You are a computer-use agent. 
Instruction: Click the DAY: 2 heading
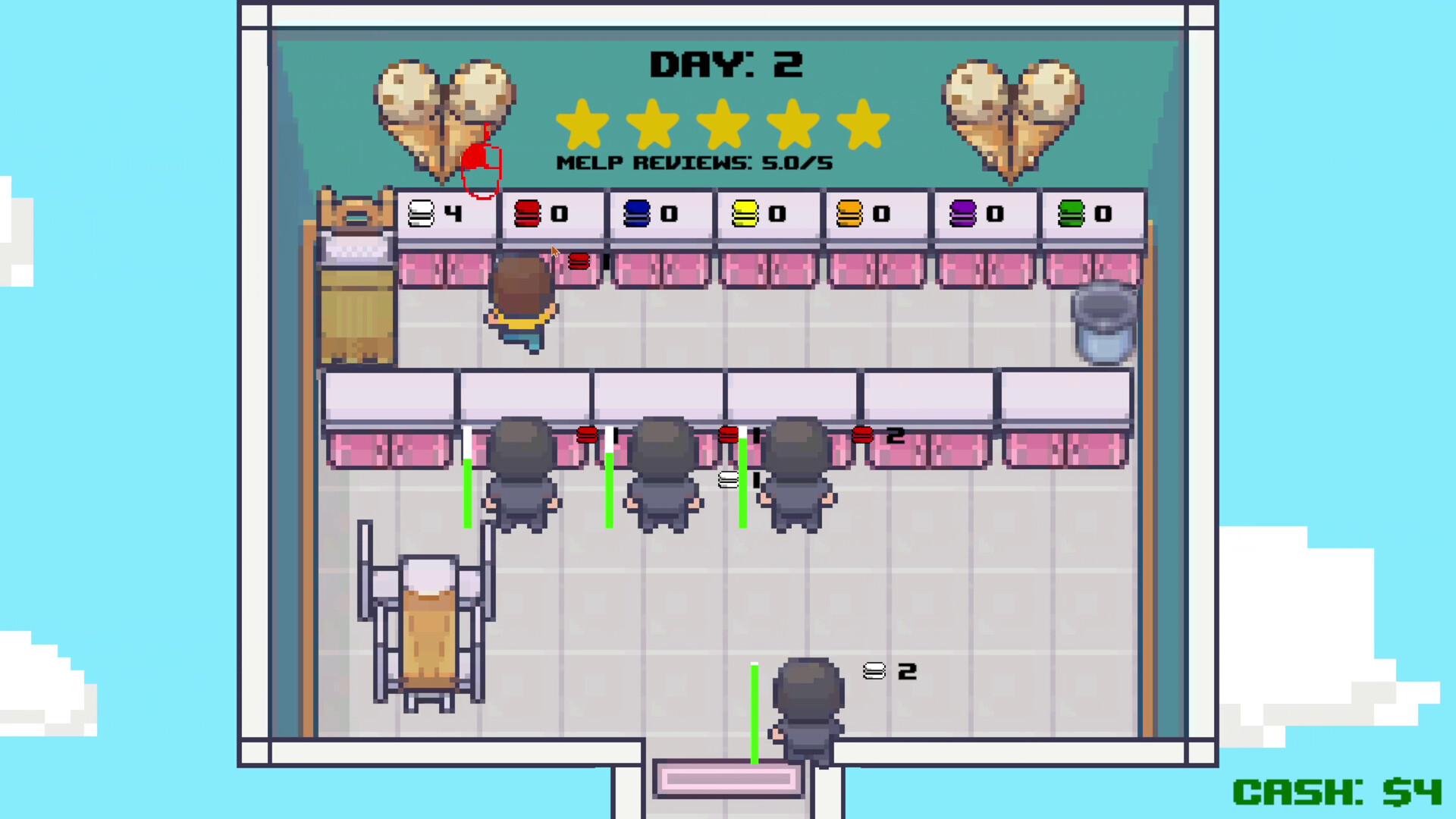click(726, 64)
